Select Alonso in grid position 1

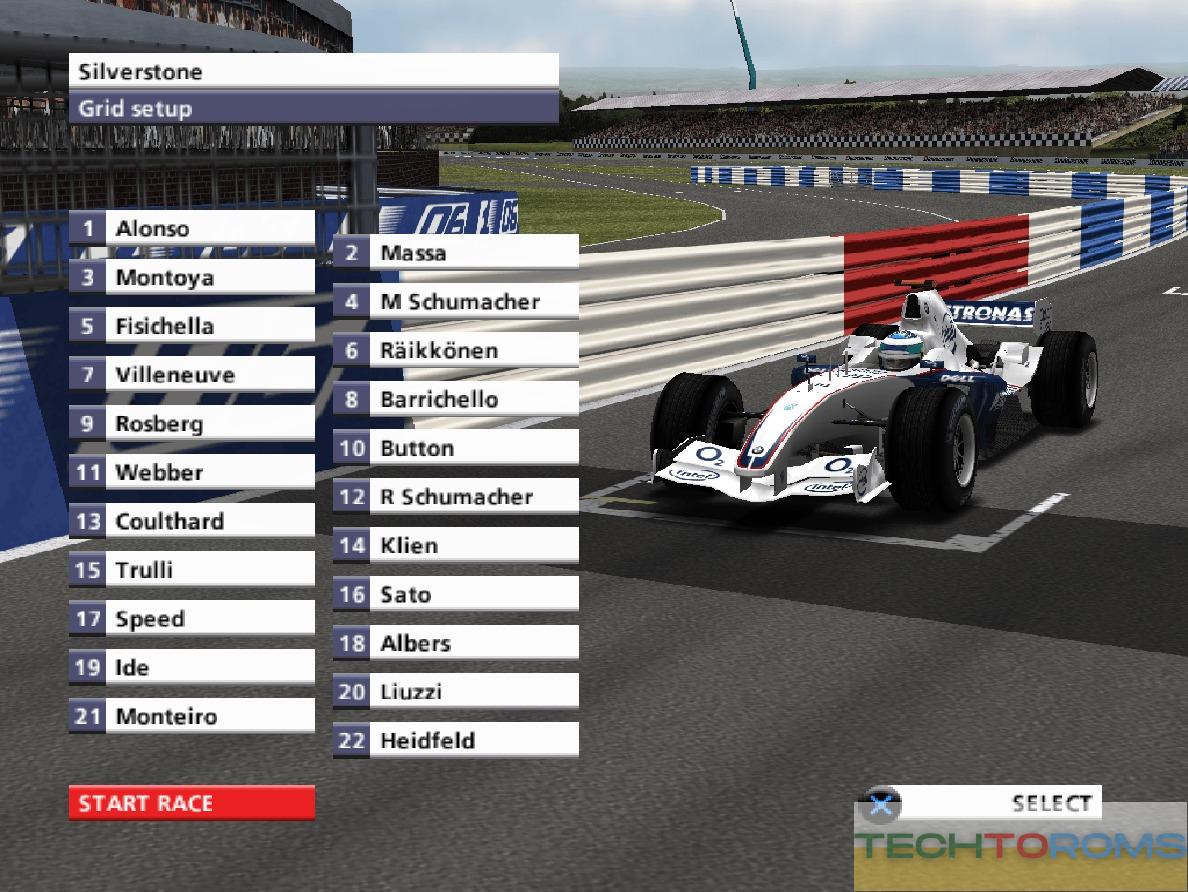click(x=191, y=228)
